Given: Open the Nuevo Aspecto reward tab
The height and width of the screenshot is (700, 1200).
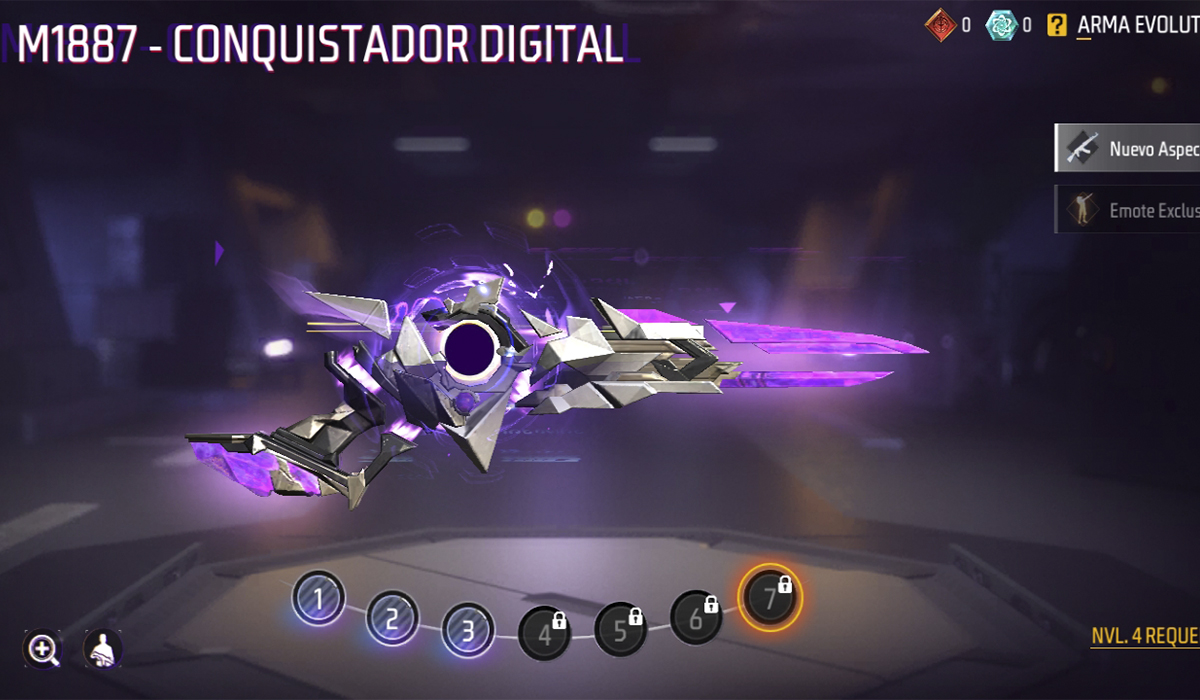Looking at the screenshot, I should click(x=1128, y=149).
